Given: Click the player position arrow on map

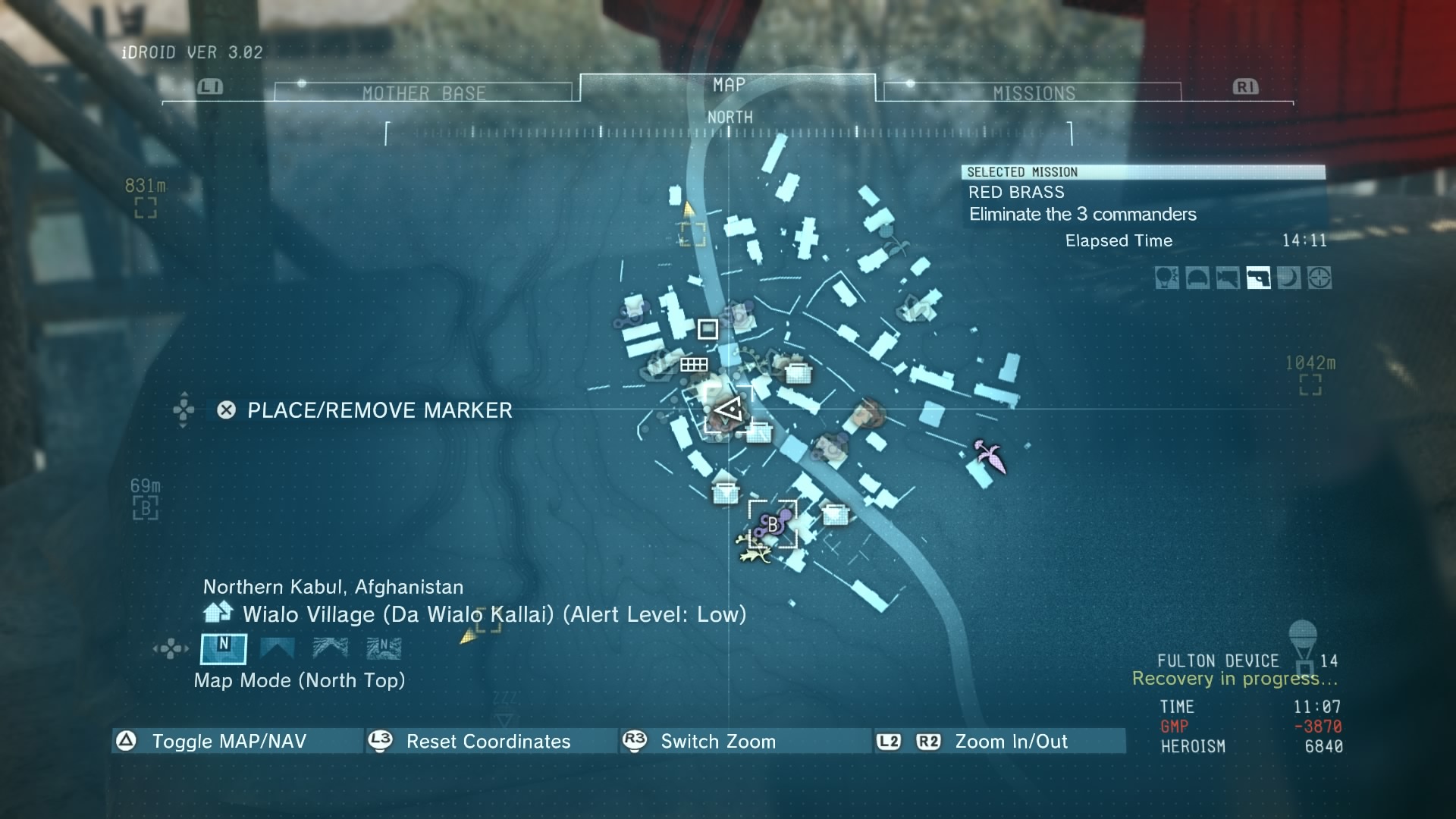Looking at the screenshot, I should [730, 411].
